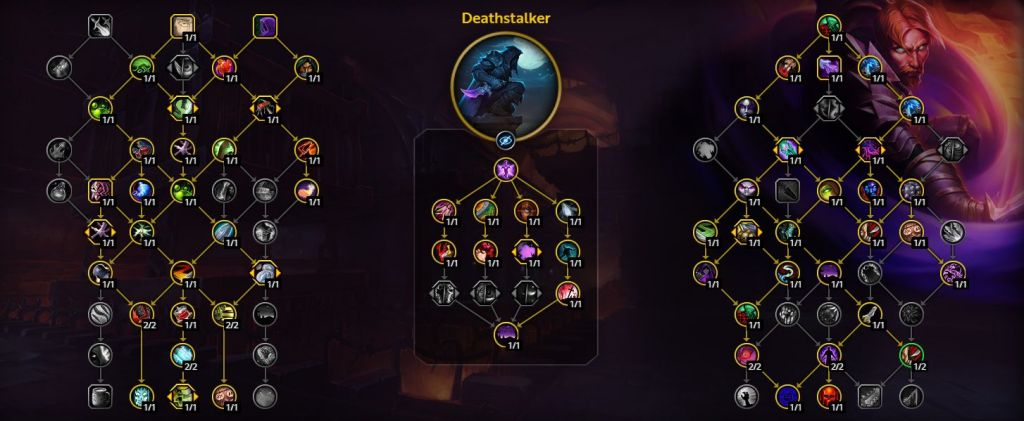Image resolution: width=1024 pixels, height=421 pixels.
Task: Choose the gray crossed daggers talent node
Action: pyautogui.click(x=100, y=25)
